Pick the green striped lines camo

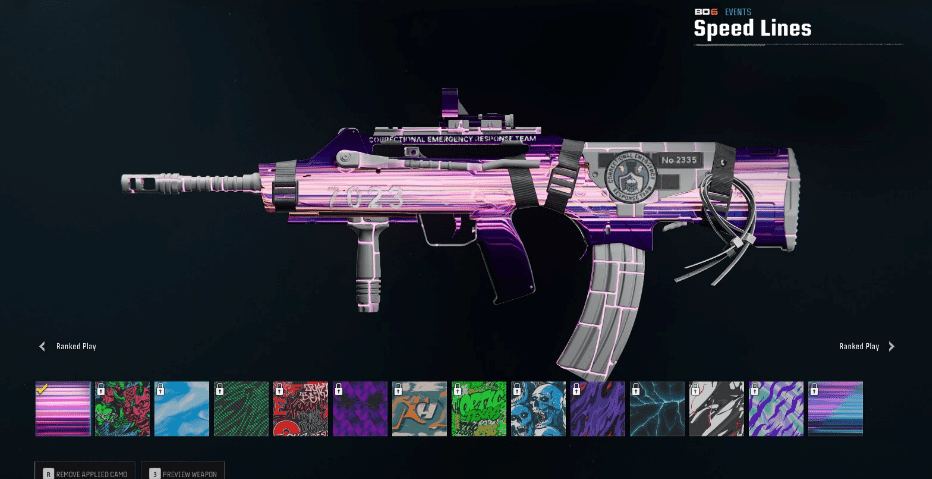241,408
